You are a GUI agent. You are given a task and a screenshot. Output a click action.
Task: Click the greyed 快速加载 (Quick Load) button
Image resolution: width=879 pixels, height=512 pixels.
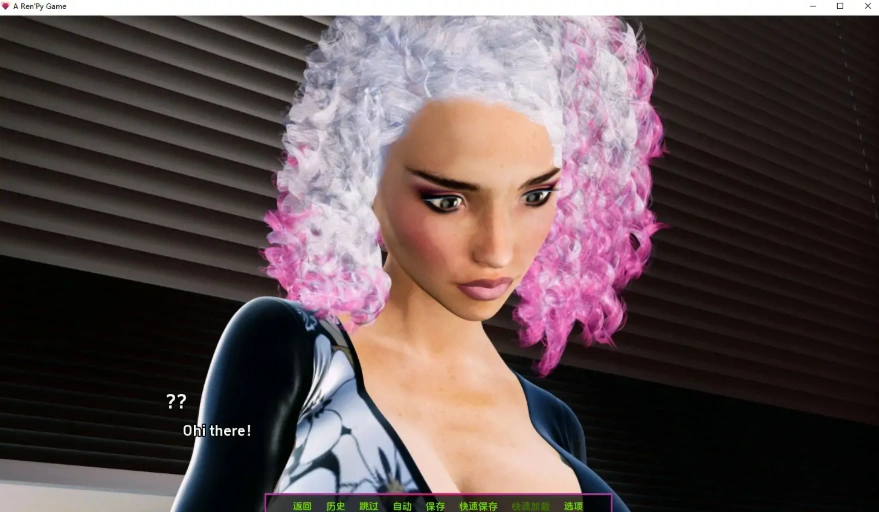pos(530,506)
